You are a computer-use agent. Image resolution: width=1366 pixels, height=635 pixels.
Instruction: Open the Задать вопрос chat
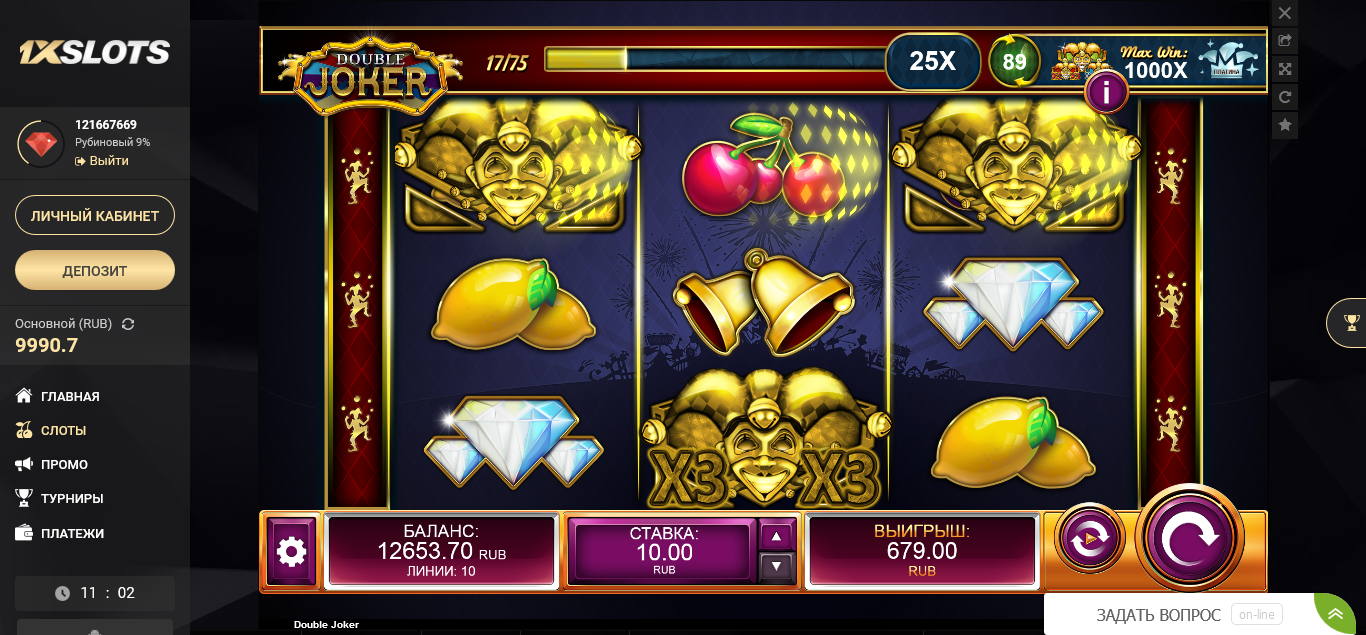1158,615
